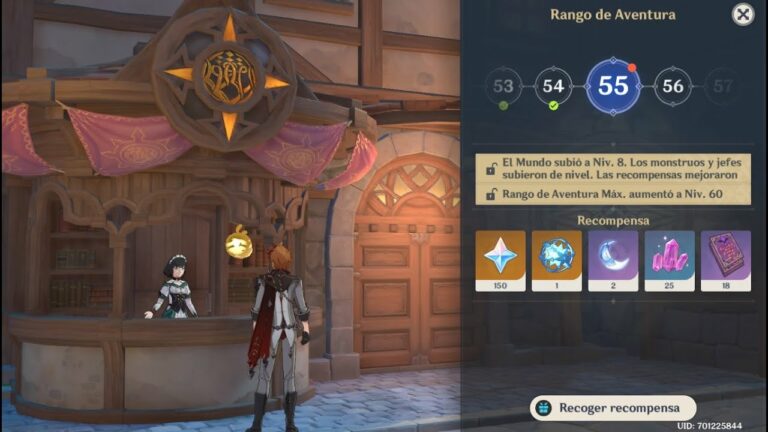Inspect the purple book reward item
768x432 pixels.
click(x=726, y=260)
